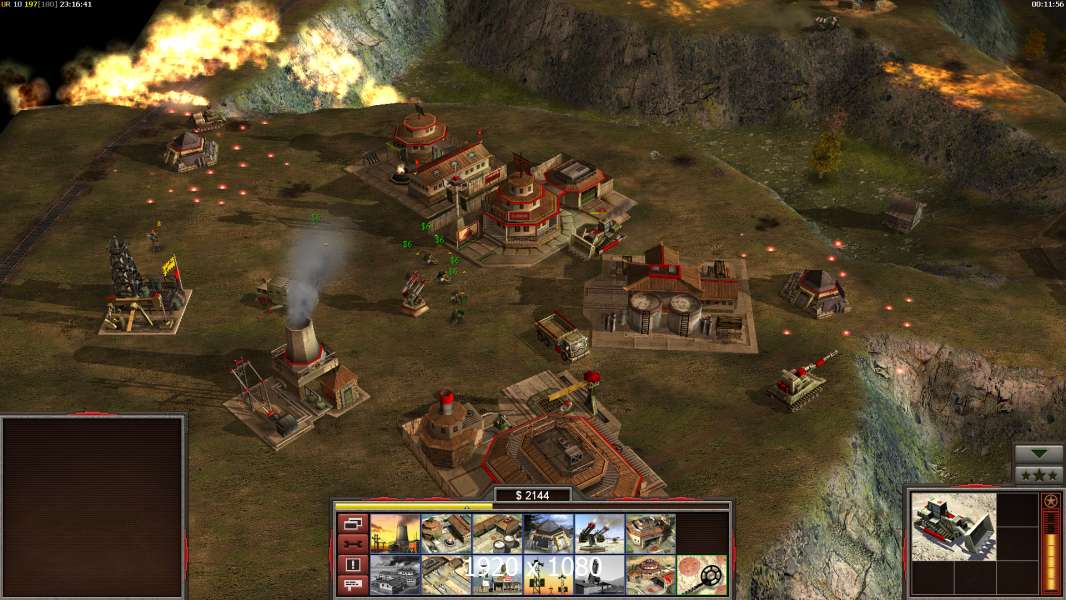Click the selected dozer portrait
Screen dimensions: 1066x600
click(953, 526)
